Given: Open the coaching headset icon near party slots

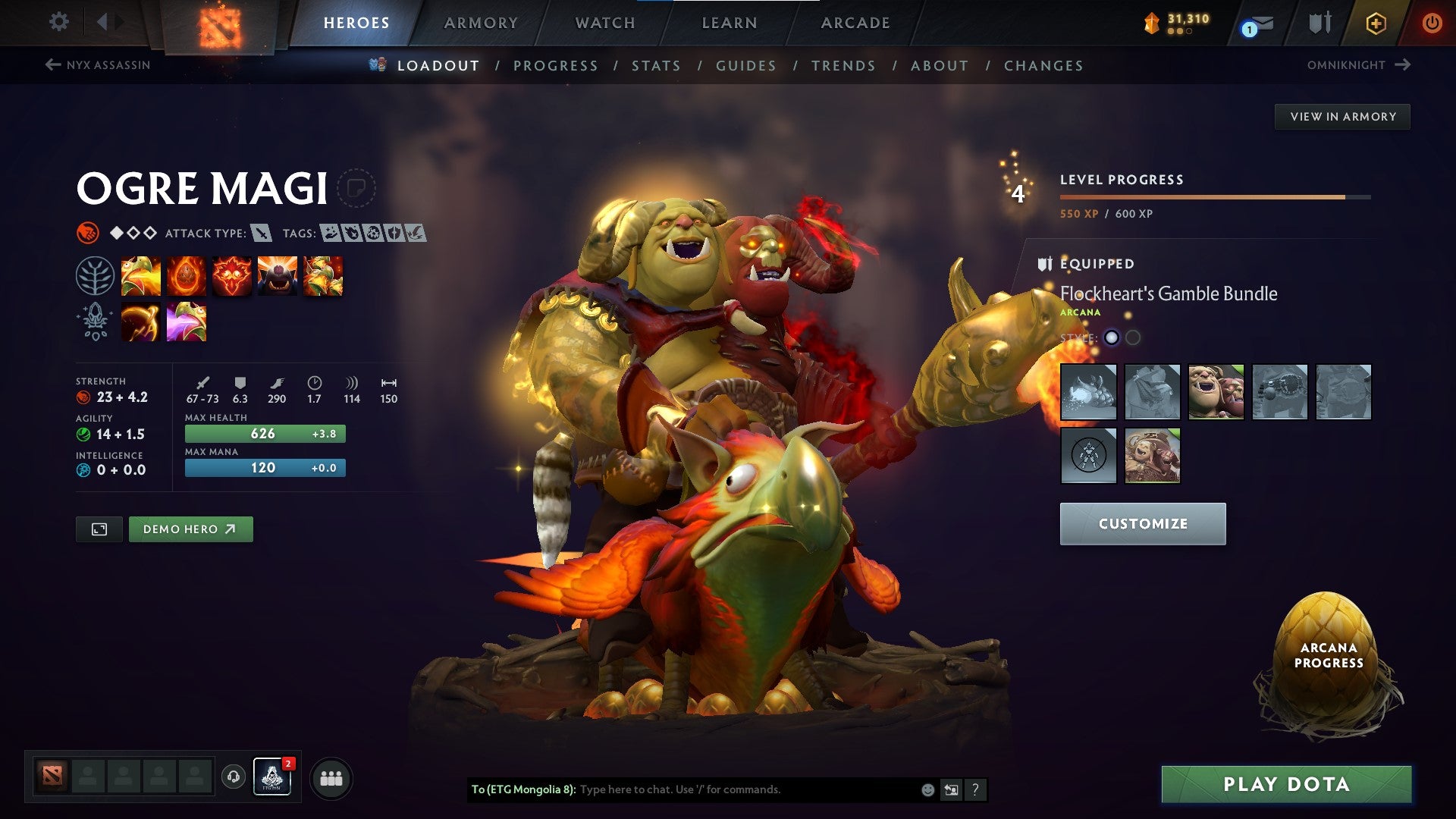Looking at the screenshot, I should 232,778.
